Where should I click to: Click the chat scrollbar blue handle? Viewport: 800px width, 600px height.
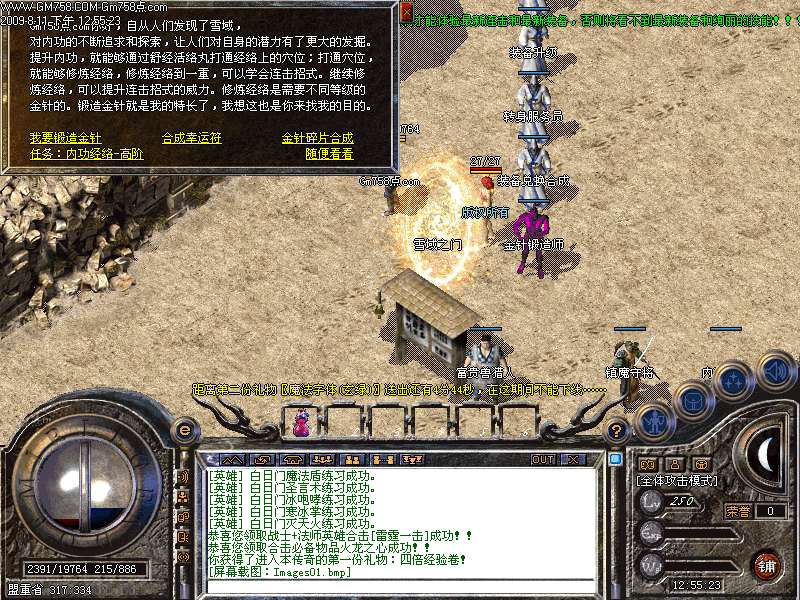click(x=616, y=459)
